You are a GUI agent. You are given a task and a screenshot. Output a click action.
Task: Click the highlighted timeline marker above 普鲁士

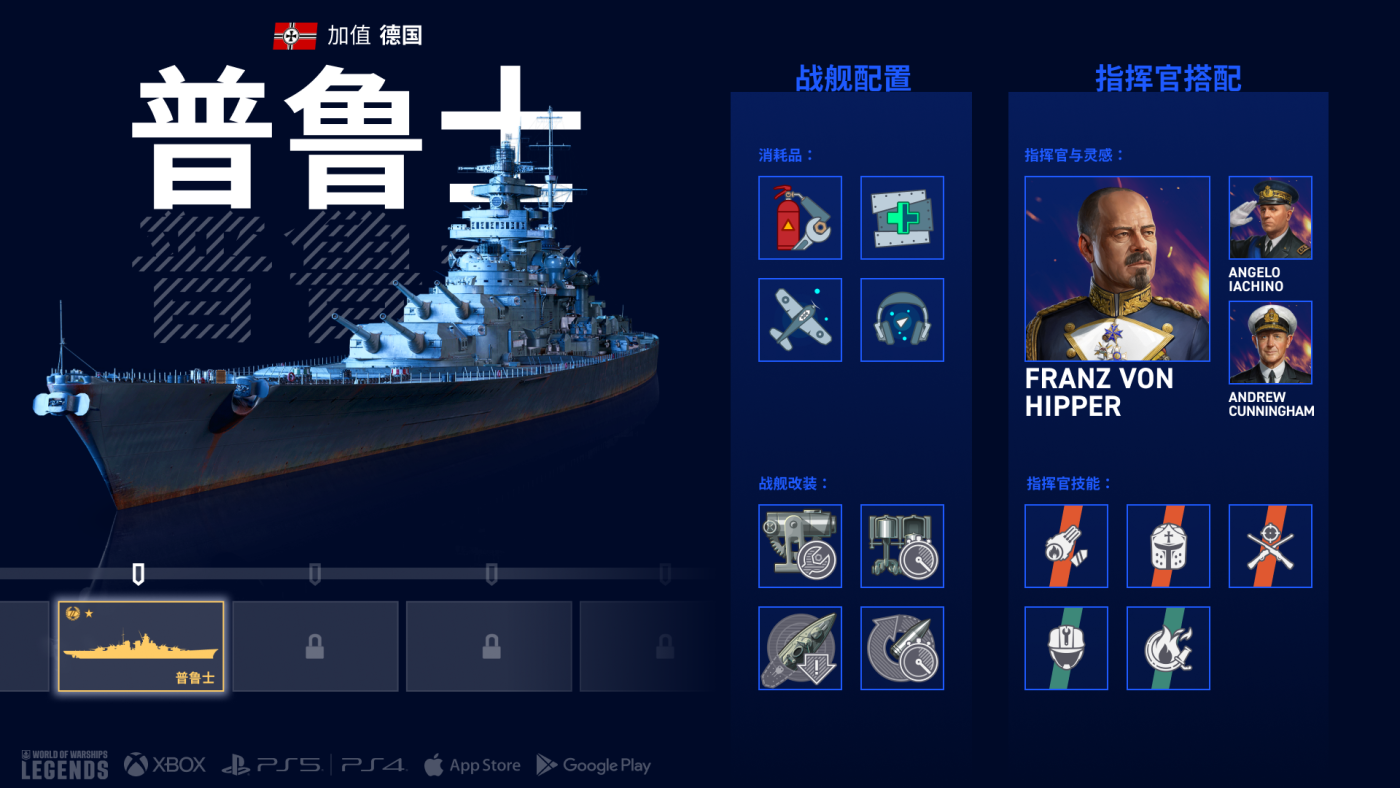coord(139,574)
